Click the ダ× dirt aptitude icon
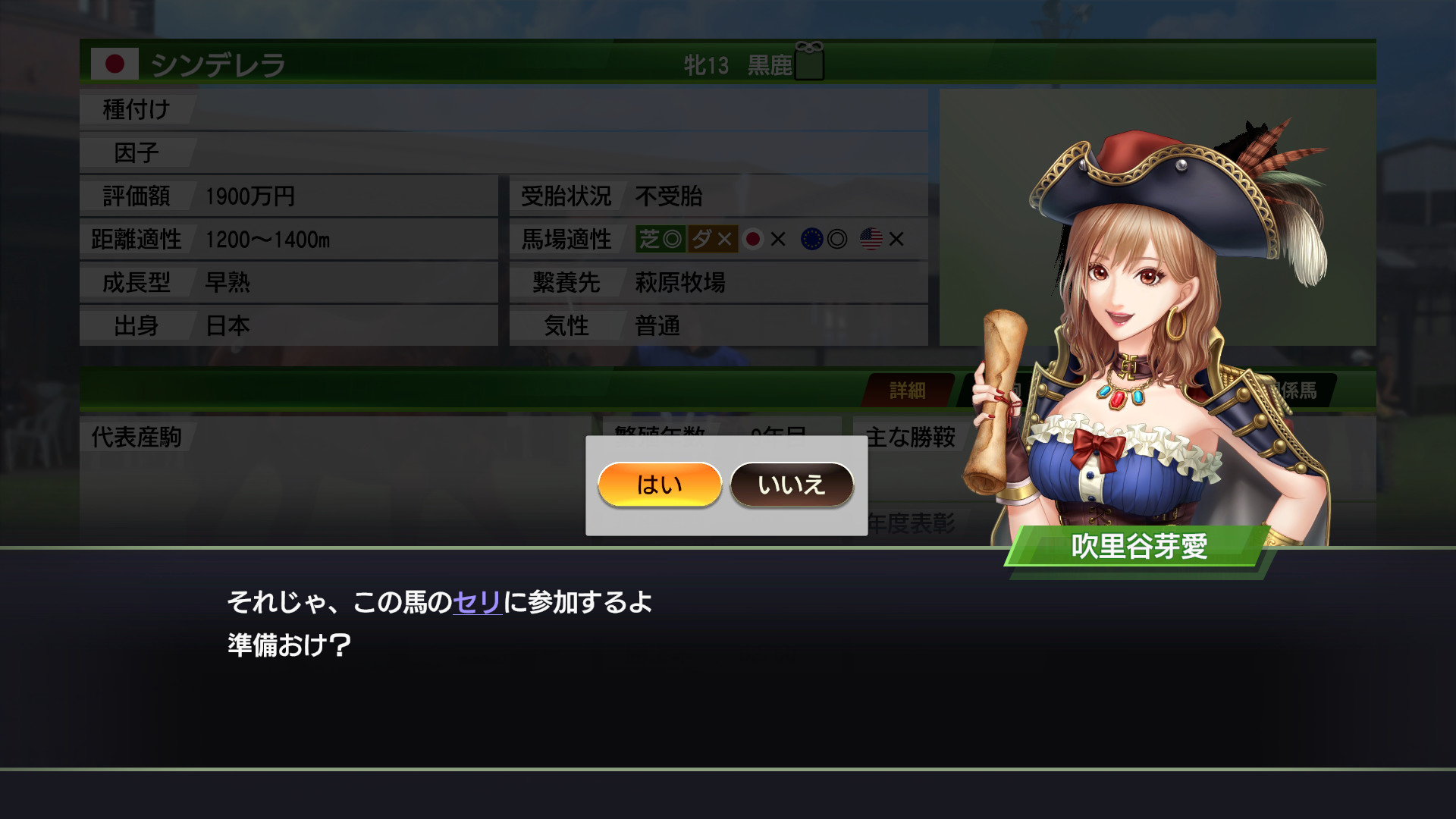1456x819 pixels. coord(711,240)
